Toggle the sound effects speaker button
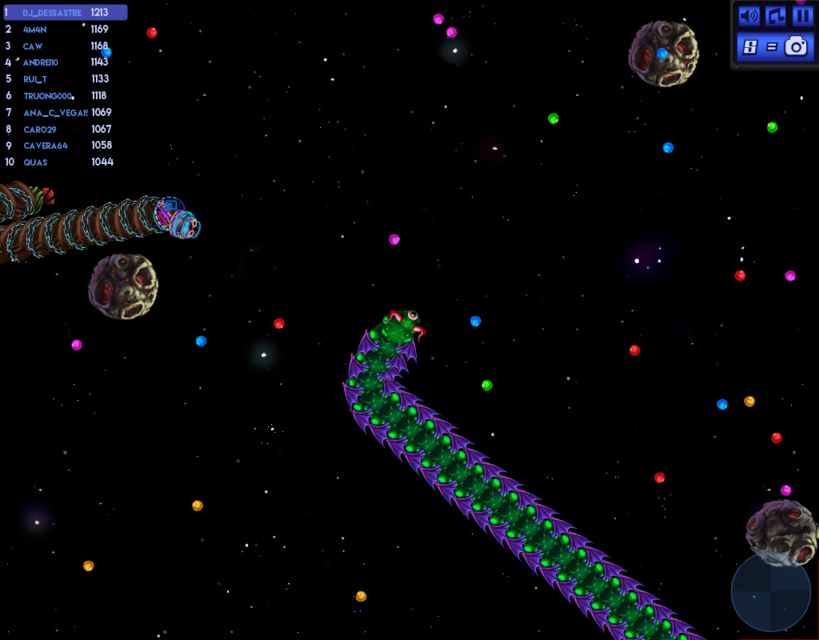819x640 pixels. (748, 16)
